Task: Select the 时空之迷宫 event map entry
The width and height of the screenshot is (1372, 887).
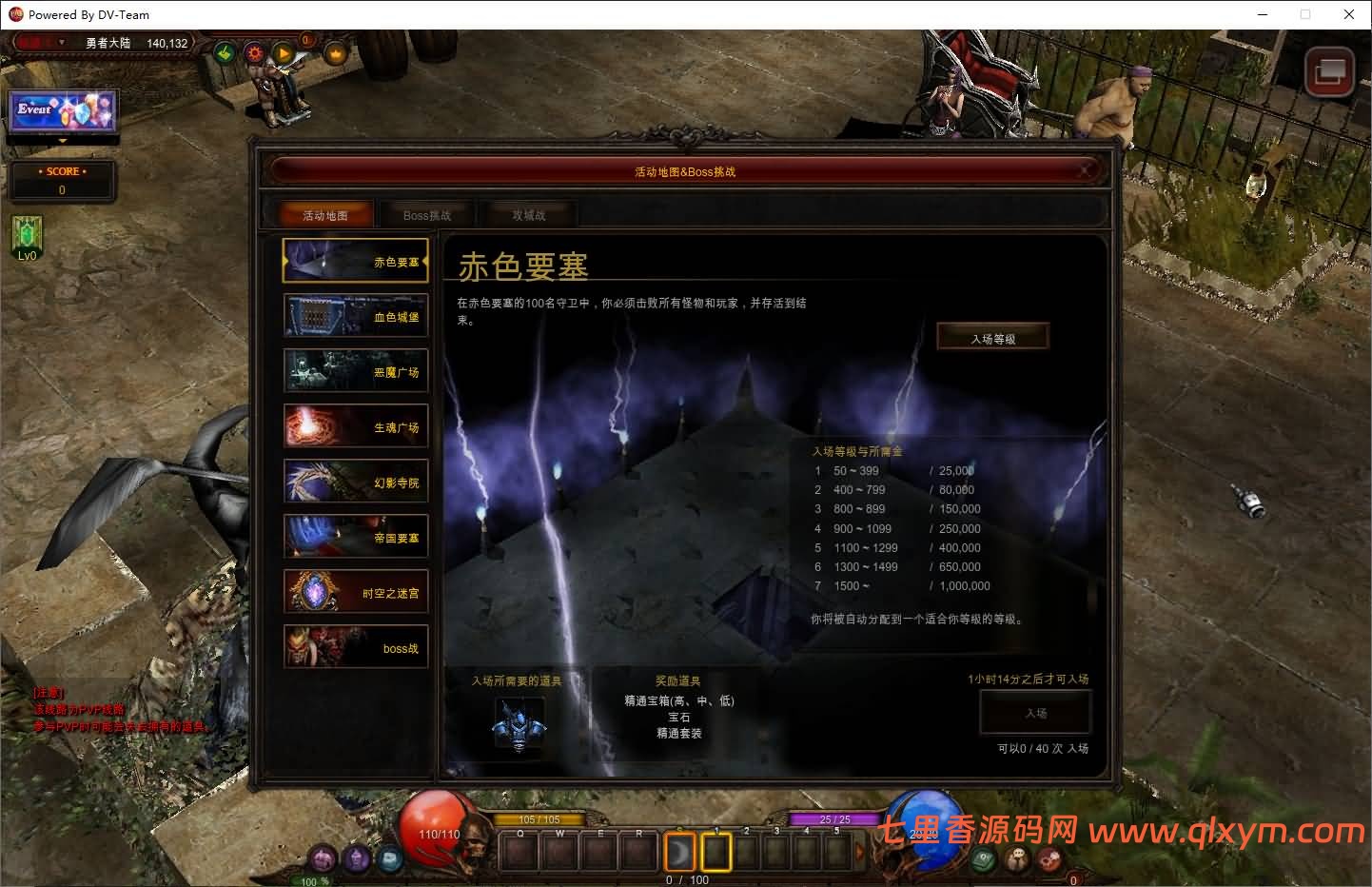Action: pyautogui.click(x=355, y=591)
